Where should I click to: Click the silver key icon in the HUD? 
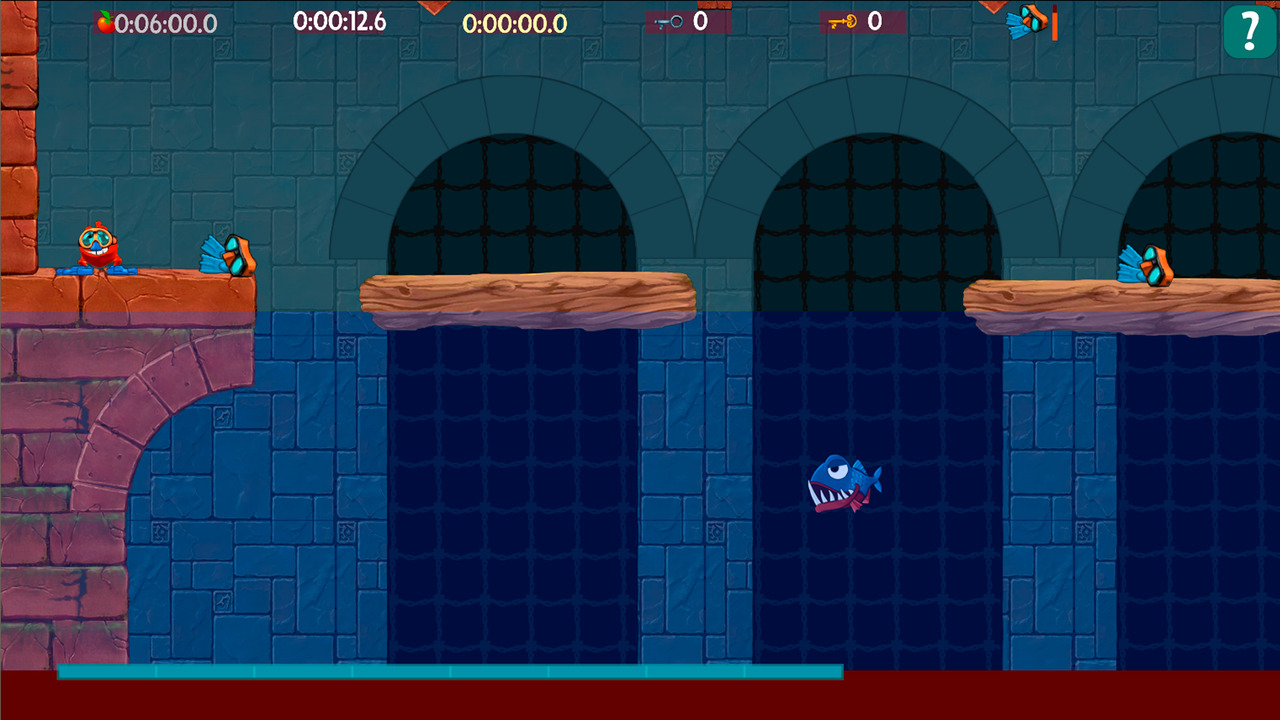pos(668,21)
